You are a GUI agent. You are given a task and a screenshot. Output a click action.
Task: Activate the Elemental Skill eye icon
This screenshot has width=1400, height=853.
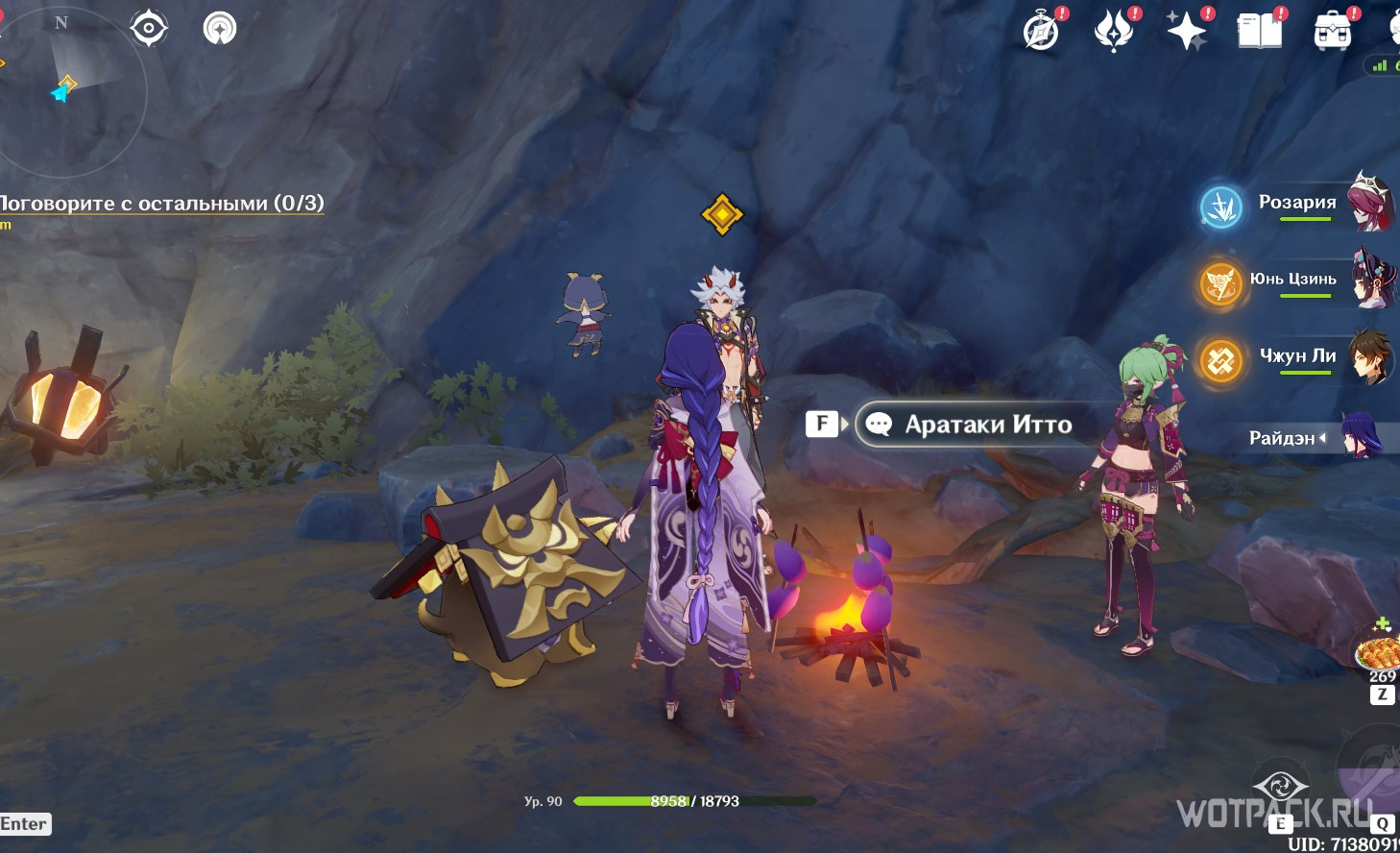coord(1280,790)
